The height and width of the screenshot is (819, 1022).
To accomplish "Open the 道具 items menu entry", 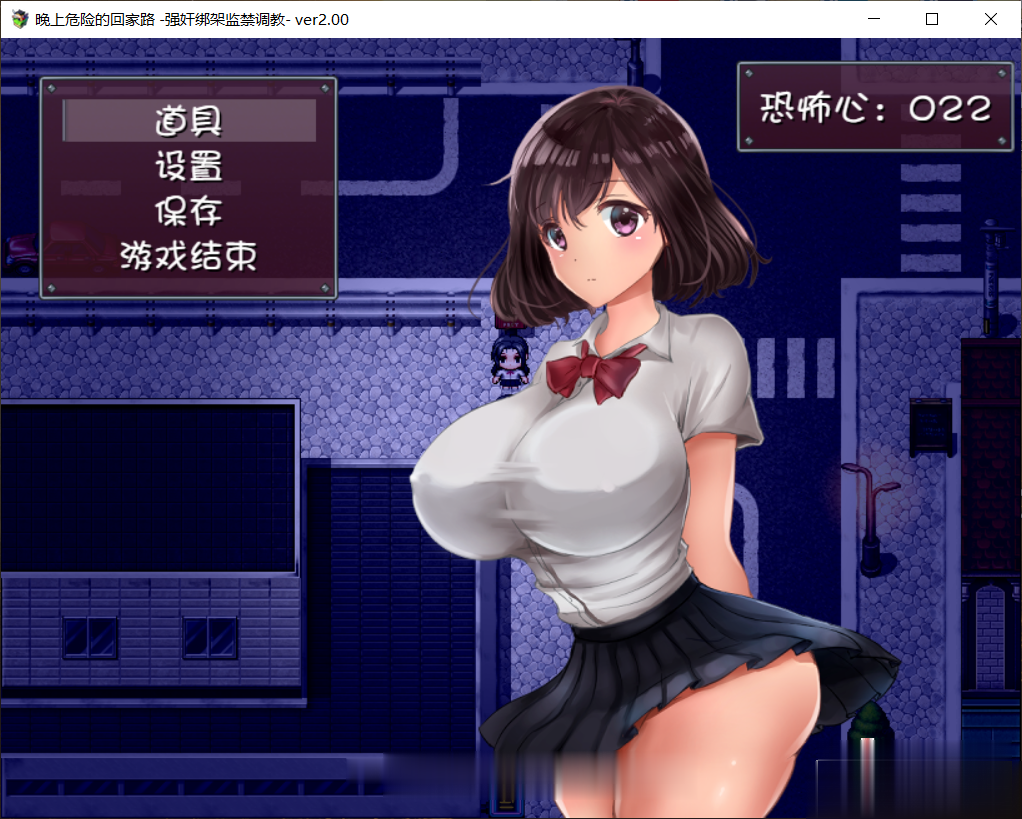I will tap(189, 121).
